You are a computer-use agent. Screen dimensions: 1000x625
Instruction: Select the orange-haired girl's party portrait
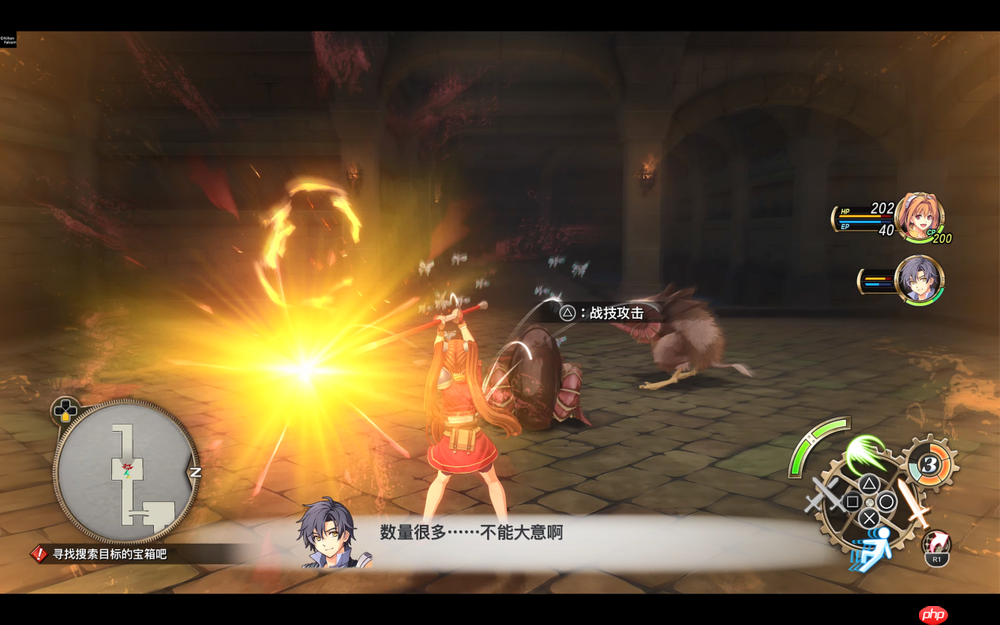917,217
